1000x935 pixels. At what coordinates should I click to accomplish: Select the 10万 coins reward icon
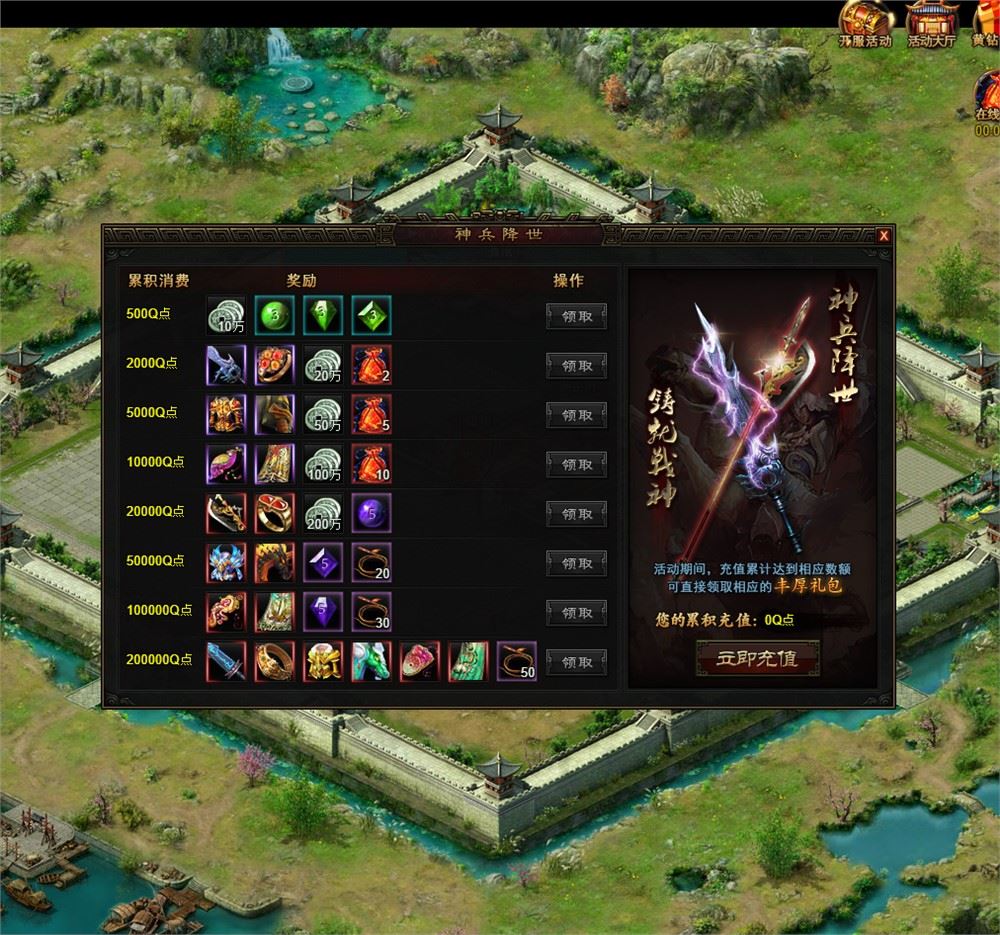[225, 315]
